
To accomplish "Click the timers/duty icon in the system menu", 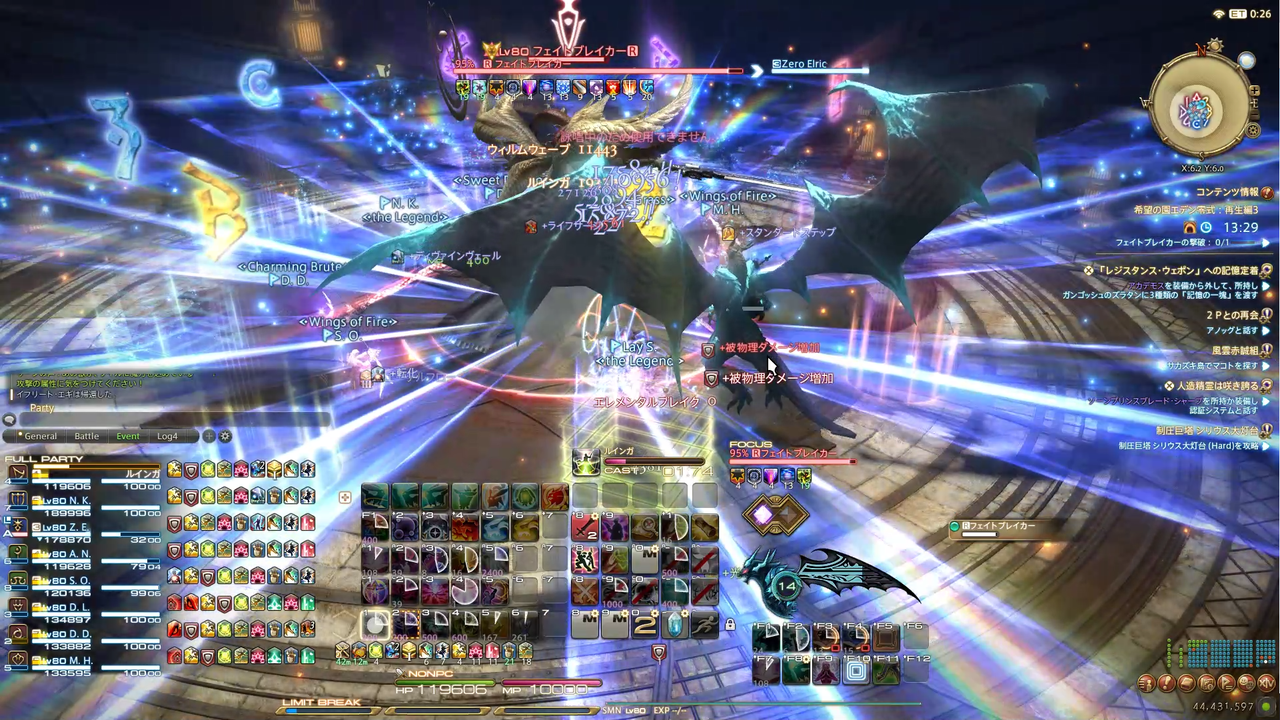I will tap(1206, 683).
